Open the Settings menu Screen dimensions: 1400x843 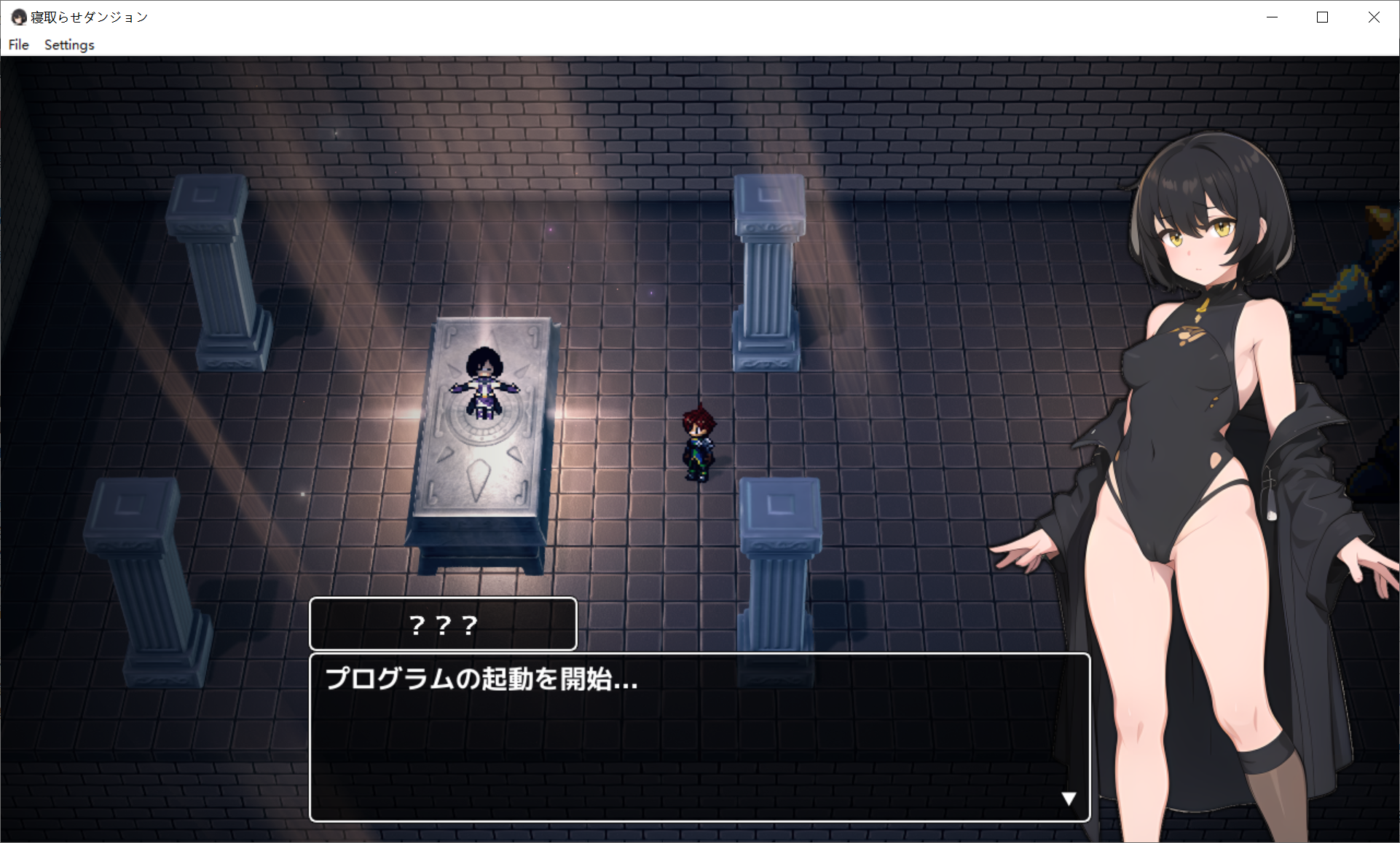(68, 44)
